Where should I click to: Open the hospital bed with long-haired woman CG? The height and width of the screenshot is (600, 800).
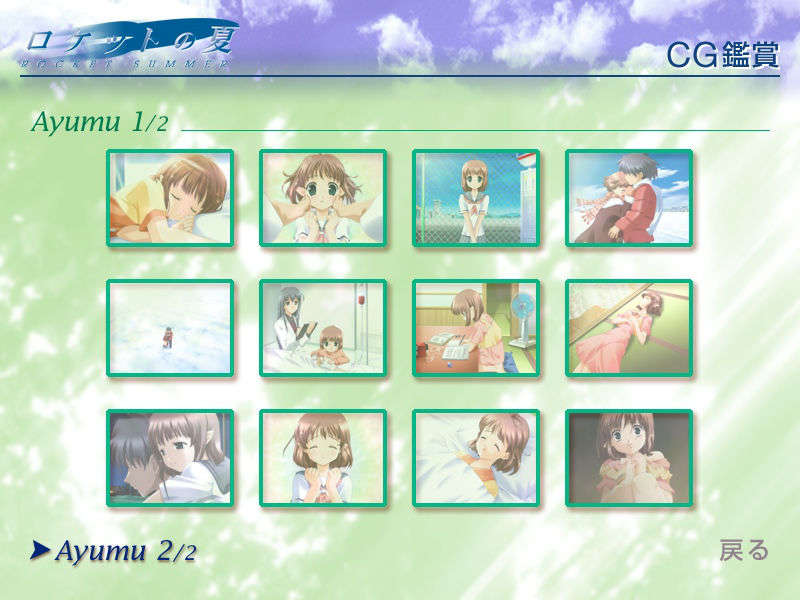point(323,328)
